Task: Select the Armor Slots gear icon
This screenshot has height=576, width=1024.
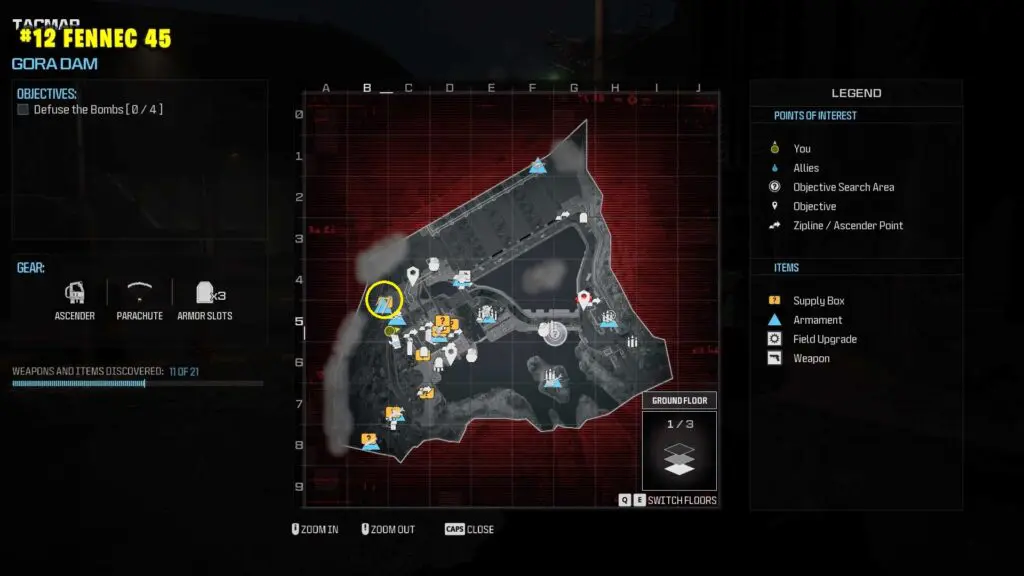Action: pyautogui.click(x=205, y=293)
